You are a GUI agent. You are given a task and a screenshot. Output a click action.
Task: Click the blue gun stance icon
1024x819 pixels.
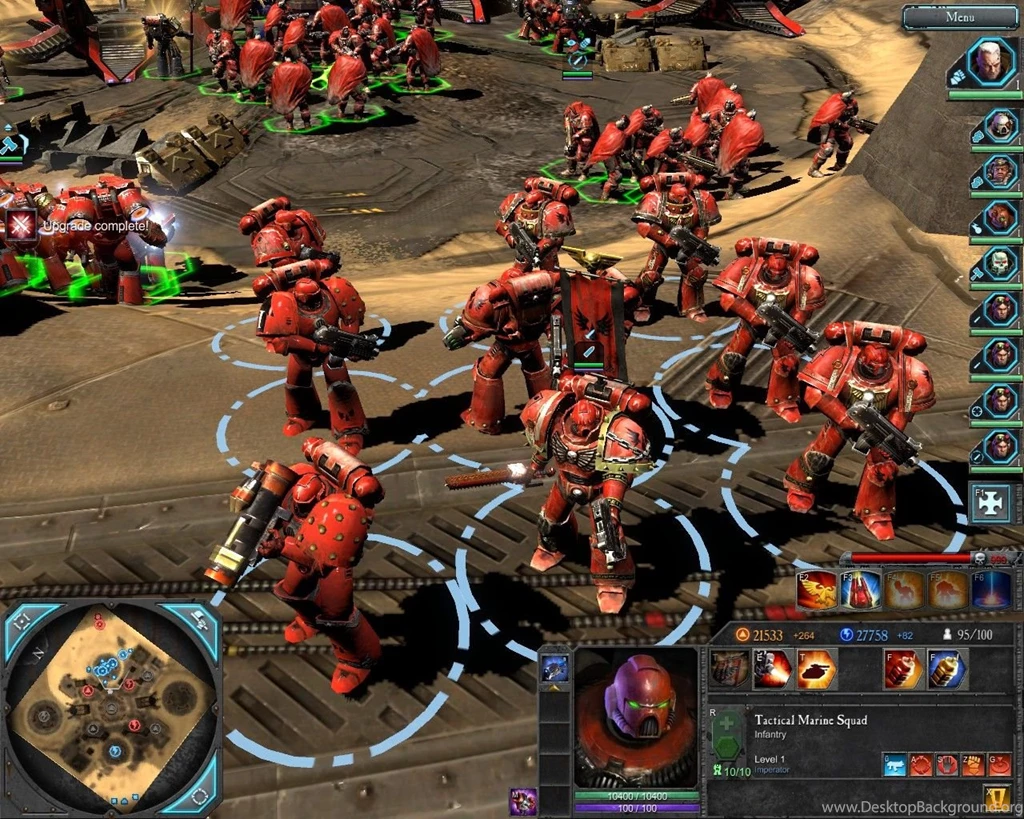(x=894, y=765)
